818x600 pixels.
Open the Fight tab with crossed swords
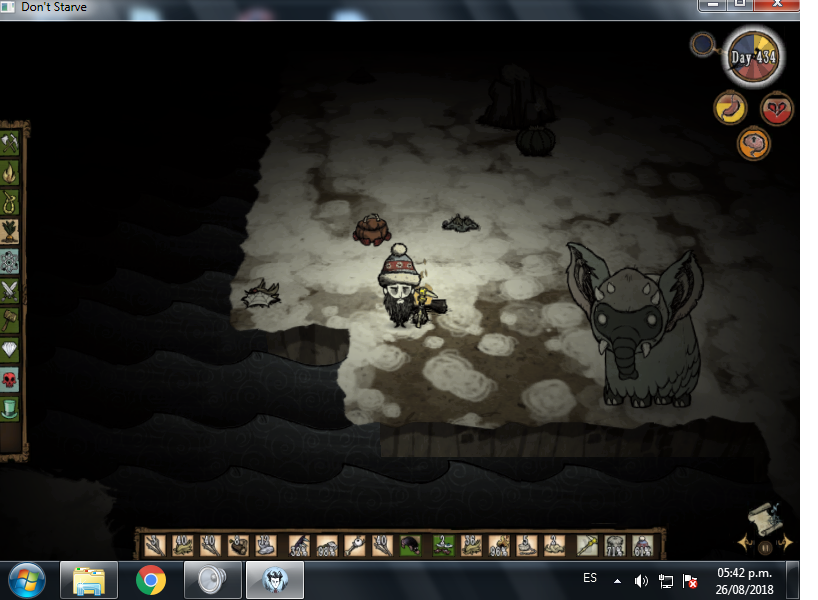[x=11, y=290]
